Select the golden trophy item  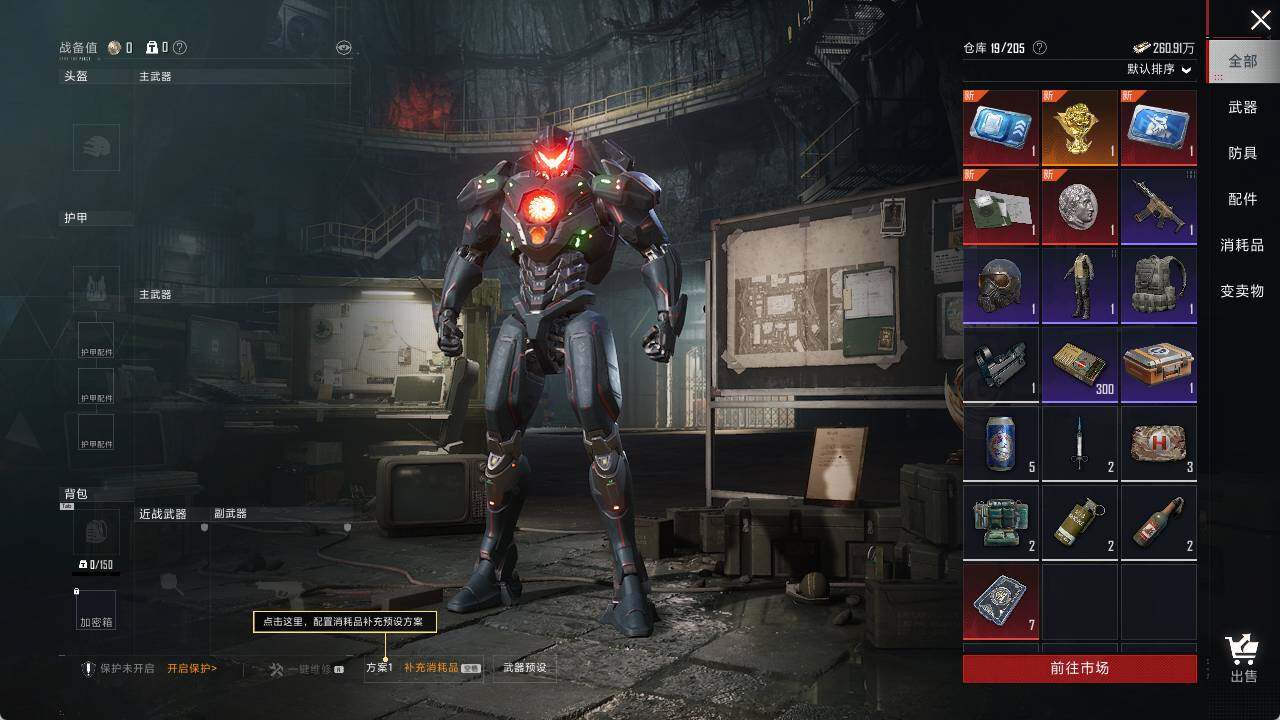tap(1080, 127)
